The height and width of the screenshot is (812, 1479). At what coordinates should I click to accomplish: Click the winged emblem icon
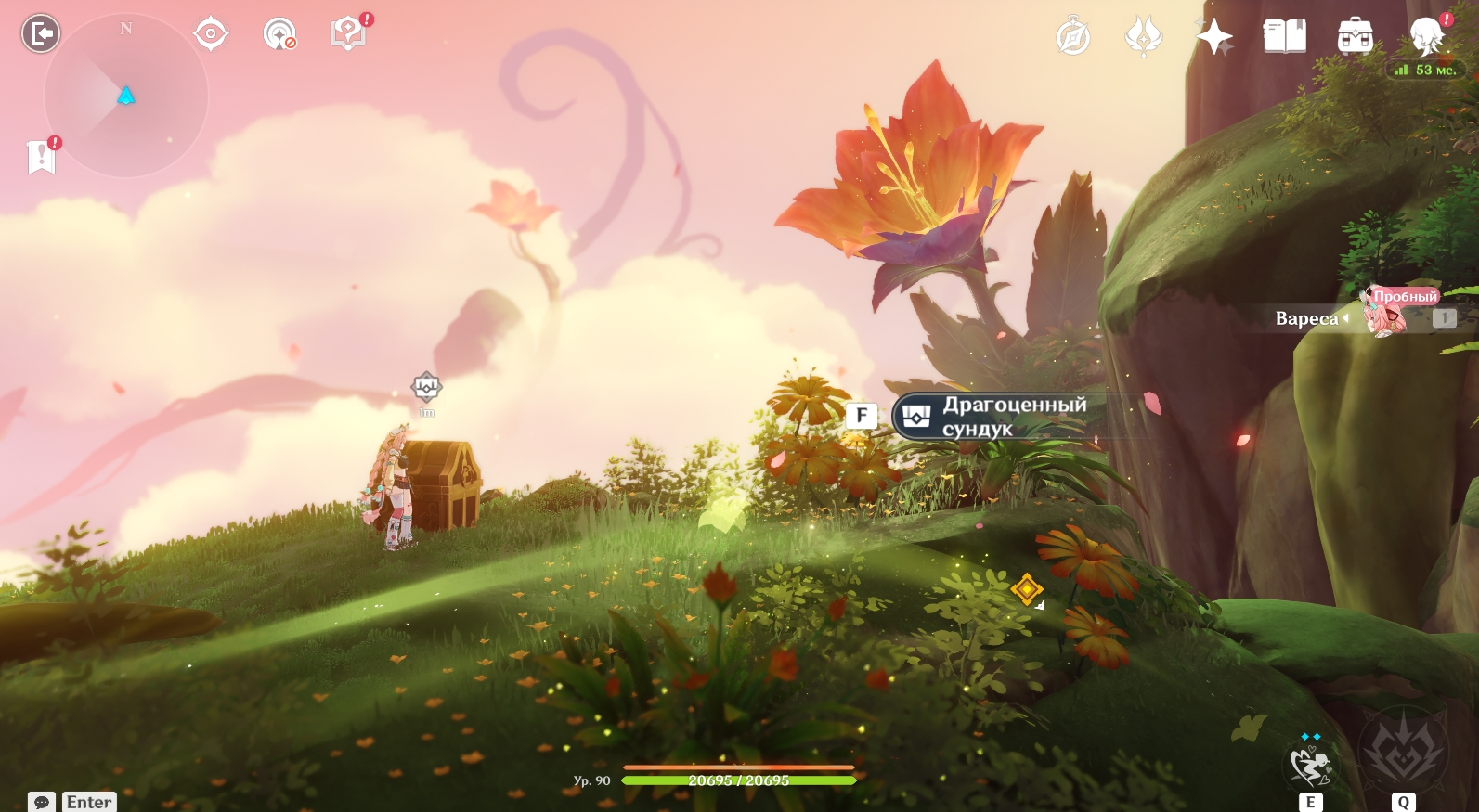[1144, 37]
